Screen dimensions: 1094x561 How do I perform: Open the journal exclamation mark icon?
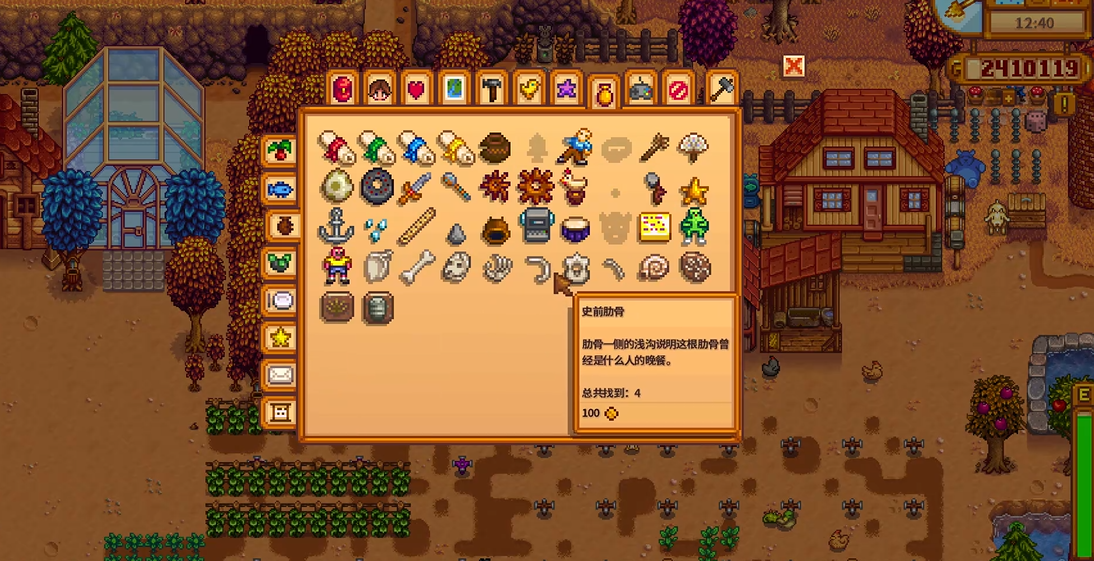(1063, 104)
